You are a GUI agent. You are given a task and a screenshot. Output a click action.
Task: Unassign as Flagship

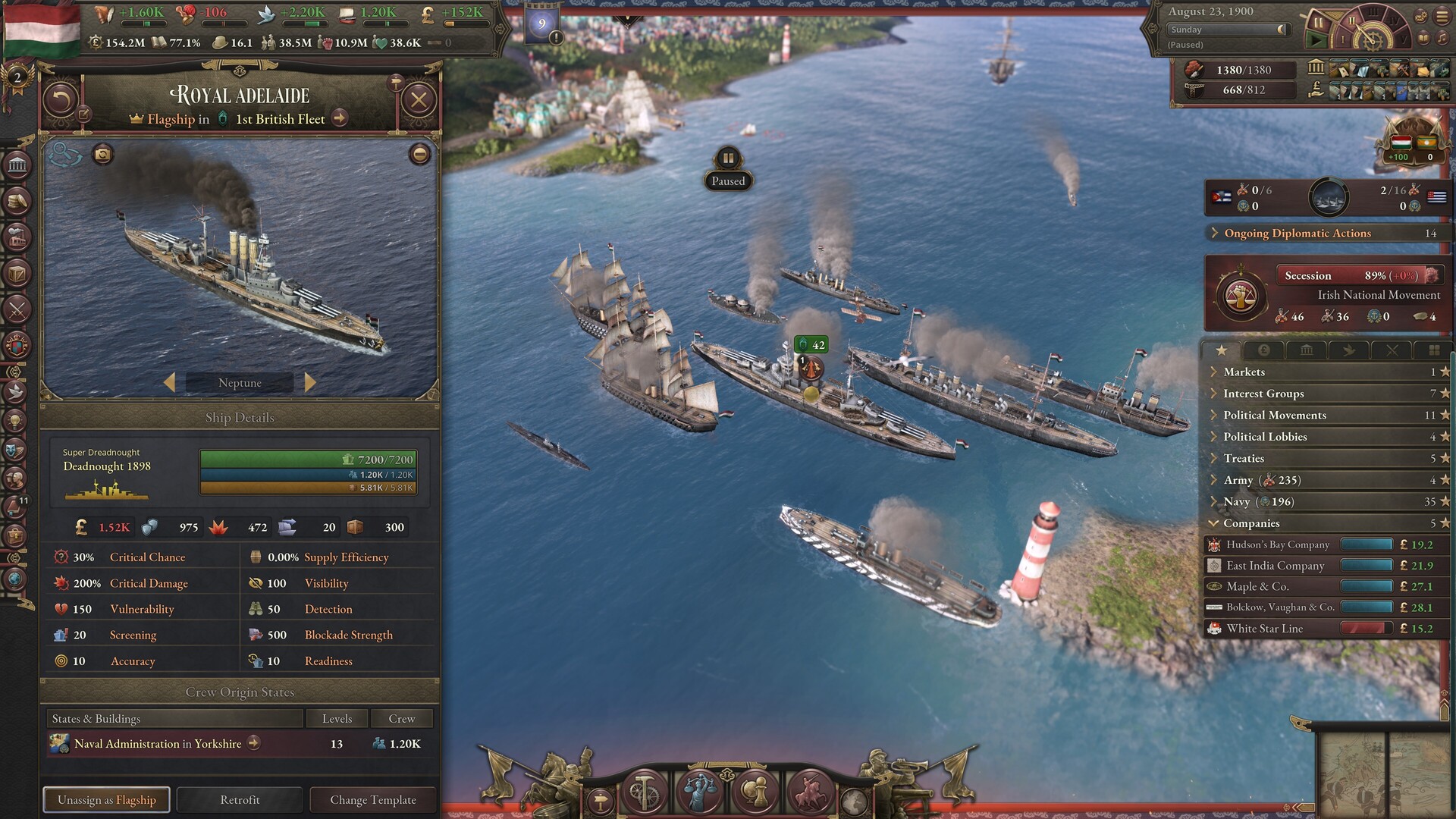(x=107, y=799)
